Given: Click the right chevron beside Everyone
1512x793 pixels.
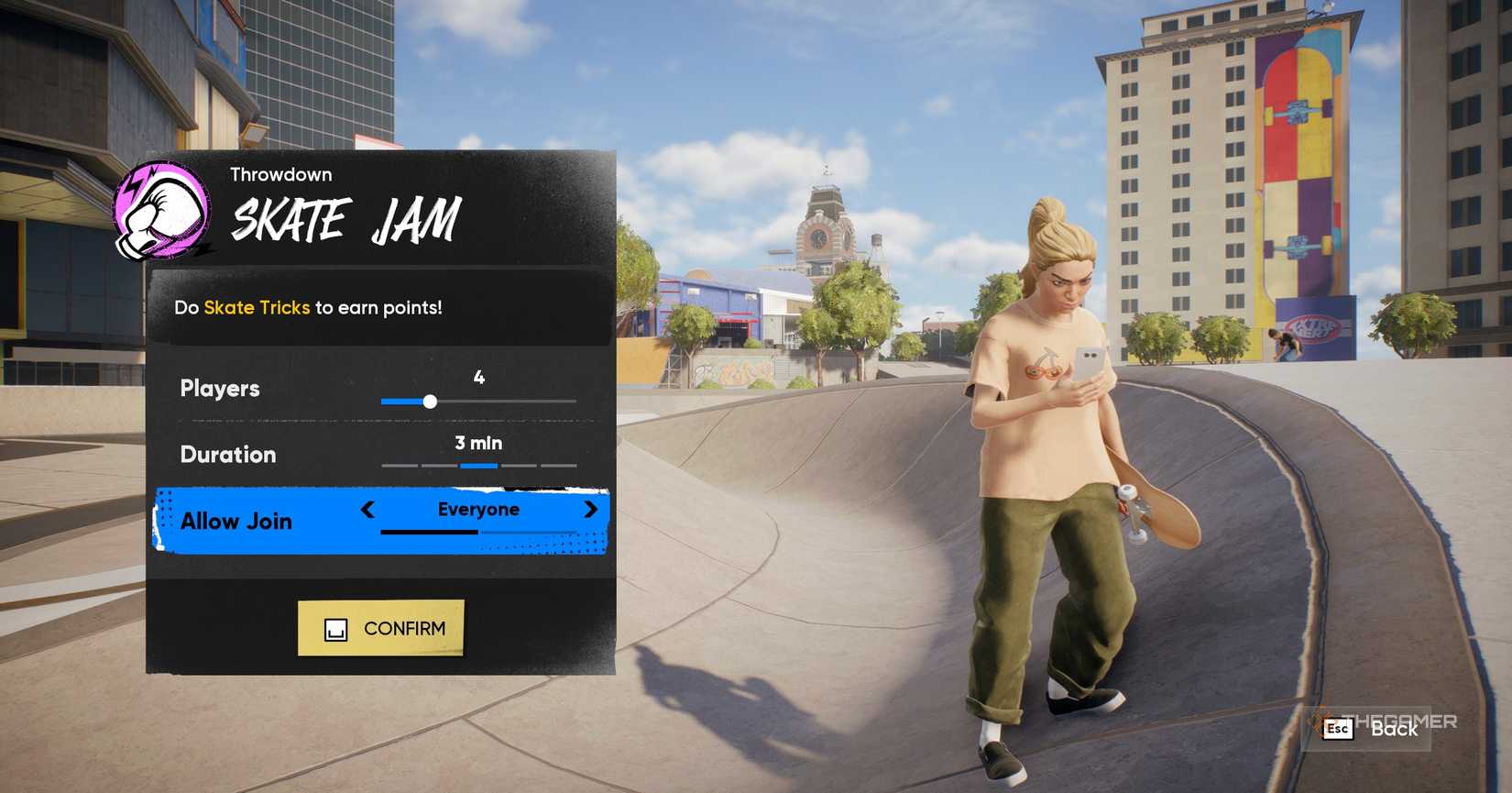Looking at the screenshot, I should [591, 511].
